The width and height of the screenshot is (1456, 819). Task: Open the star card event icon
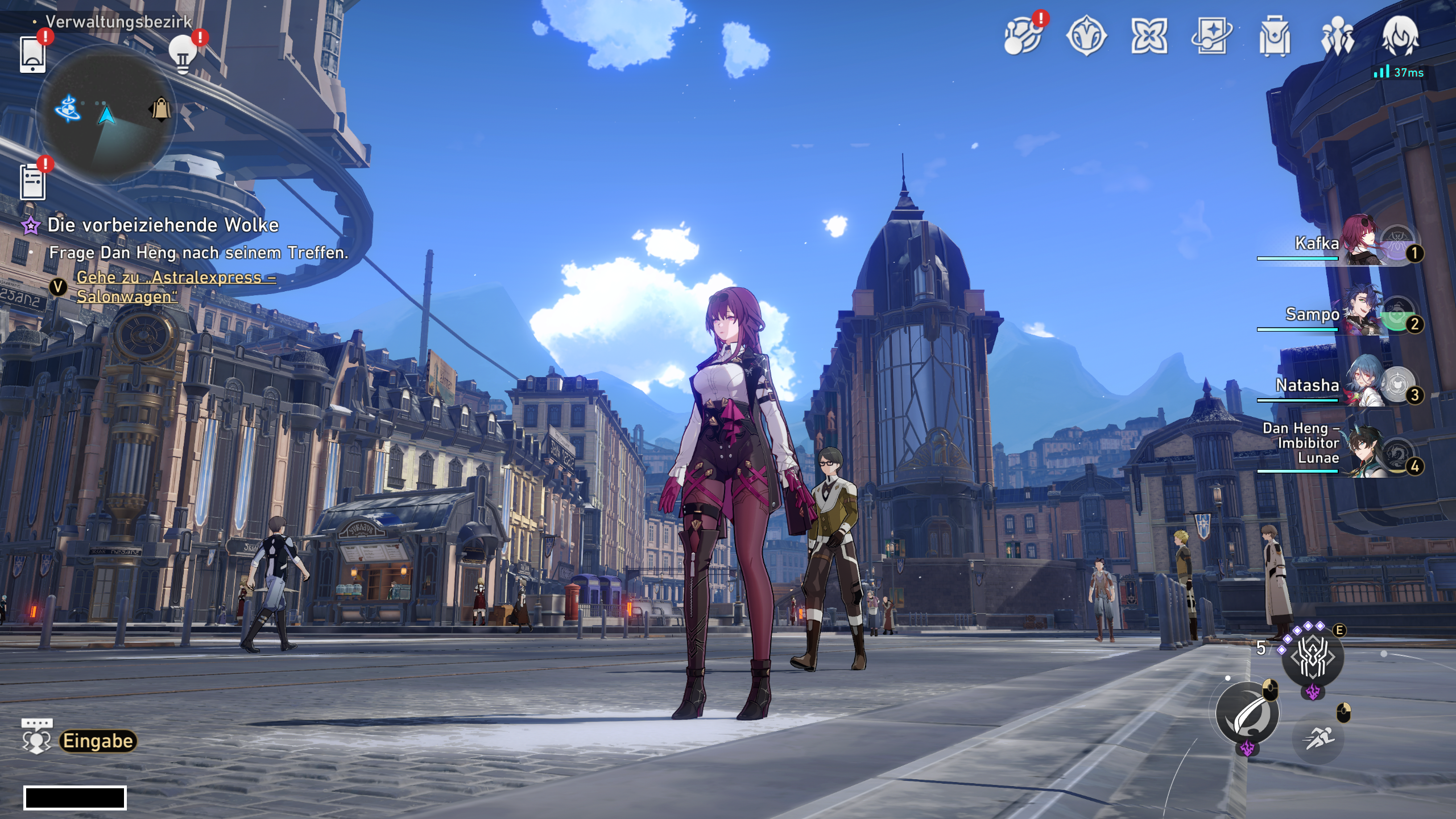(x=1211, y=36)
